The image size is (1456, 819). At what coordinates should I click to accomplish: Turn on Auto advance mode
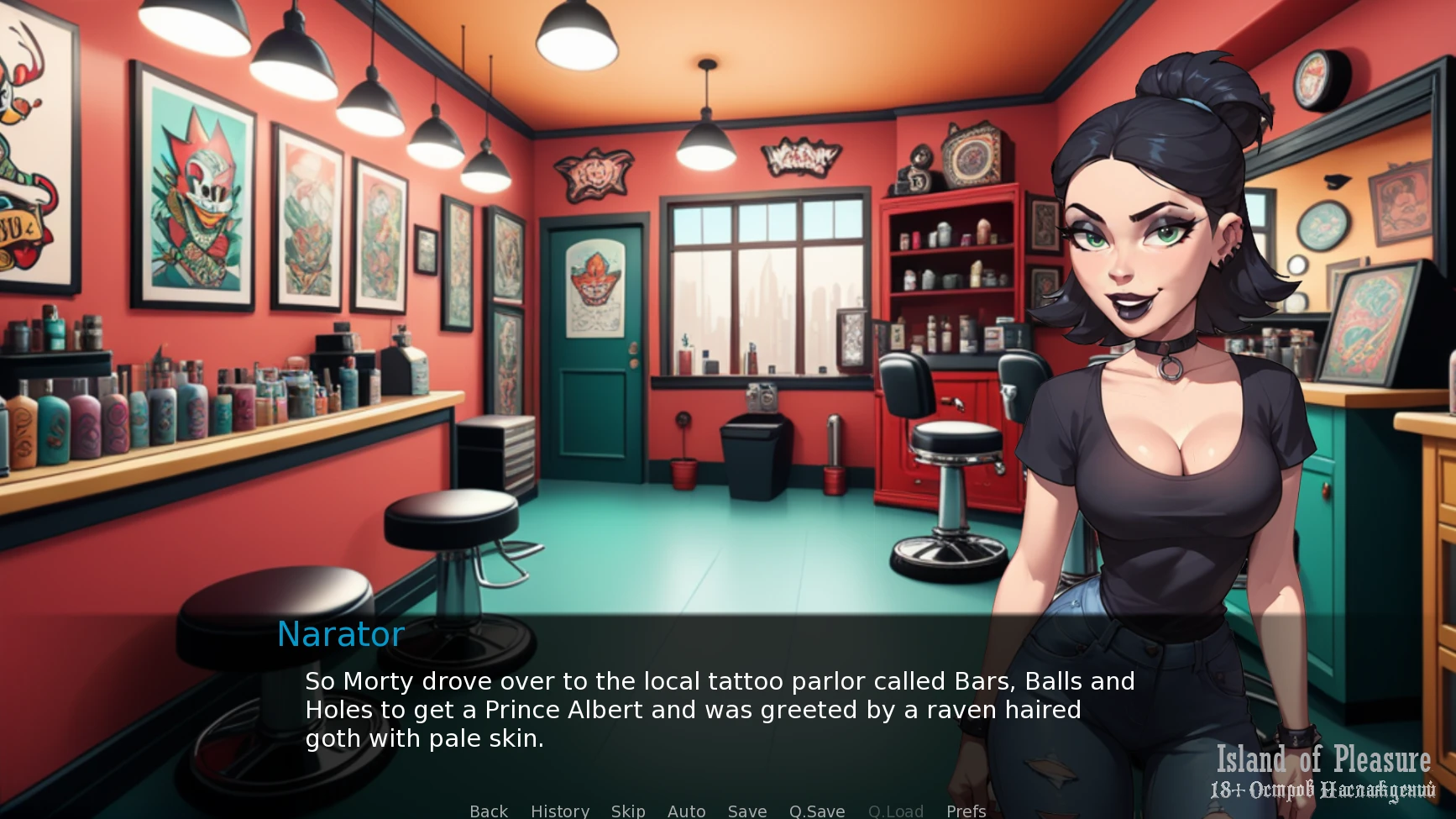(x=686, y=811)
